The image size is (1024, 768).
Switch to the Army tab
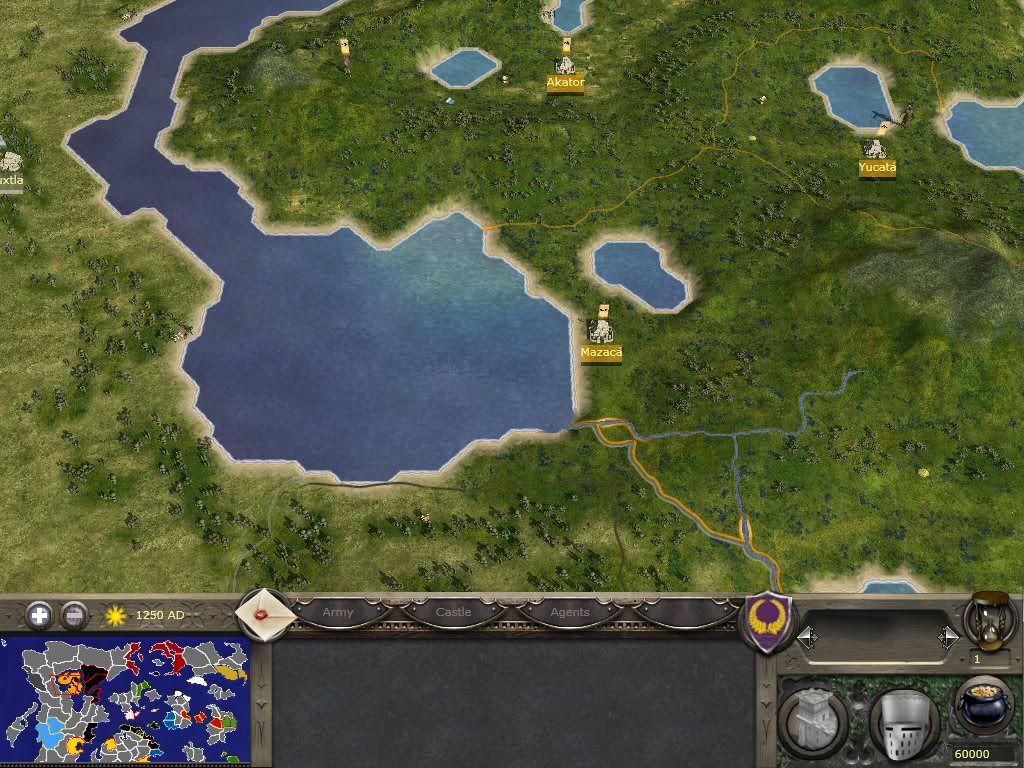click(x=338, y=612)
